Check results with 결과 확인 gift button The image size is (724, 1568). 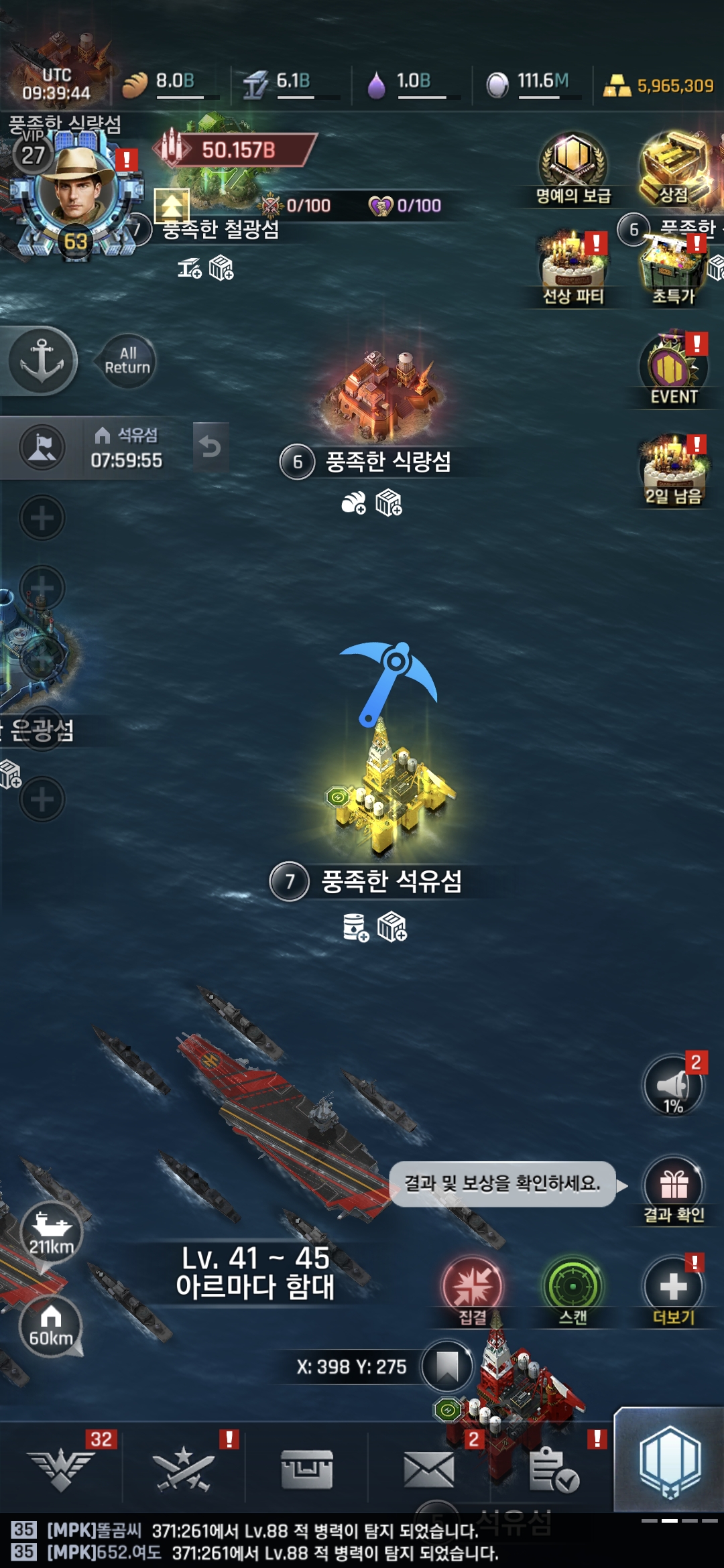point(674,1187)
